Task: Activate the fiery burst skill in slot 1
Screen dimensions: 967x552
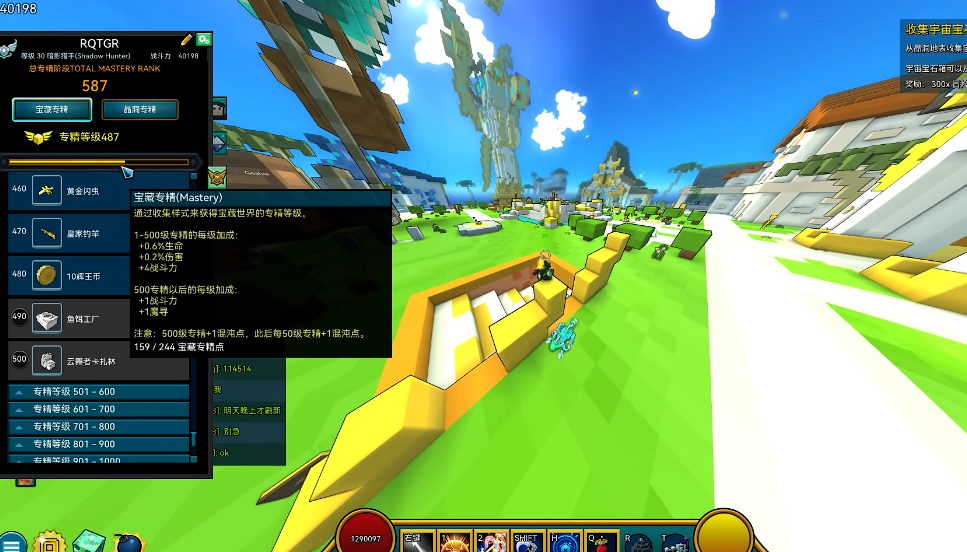Action: [x=453, y=541]
